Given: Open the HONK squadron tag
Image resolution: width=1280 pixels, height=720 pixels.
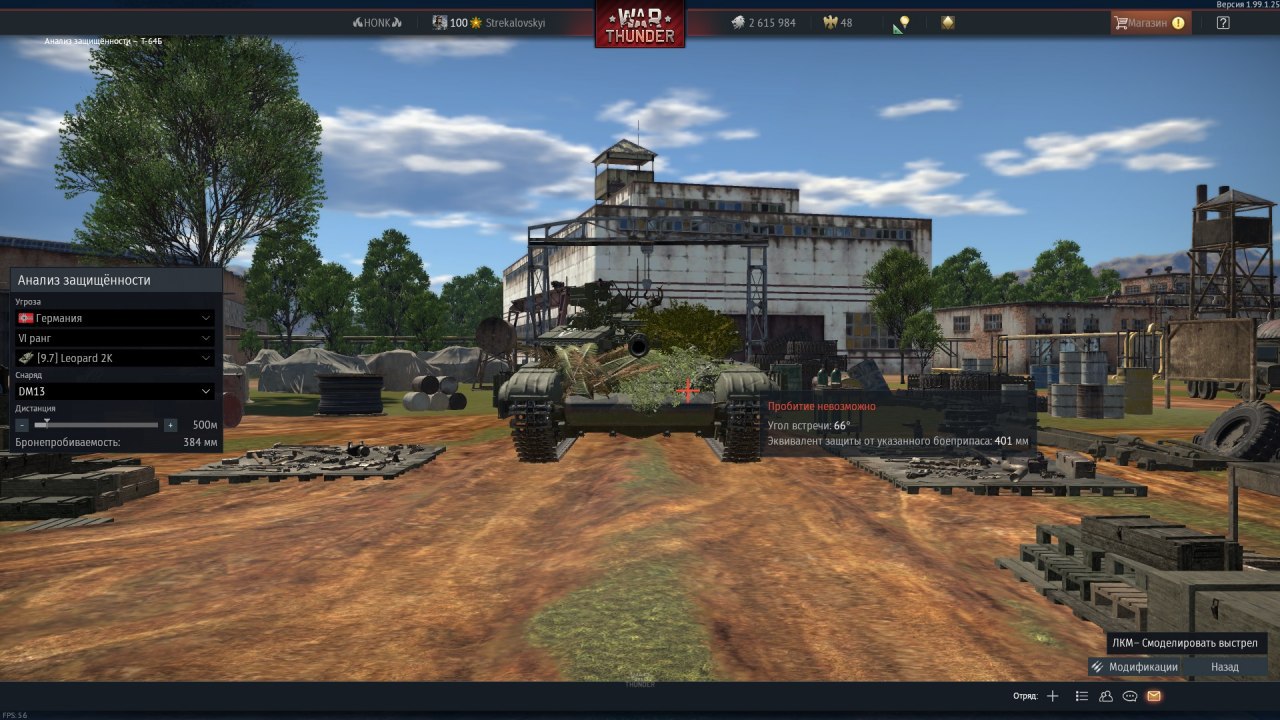Looking at the screenshot, I should (x=377, y=22).
